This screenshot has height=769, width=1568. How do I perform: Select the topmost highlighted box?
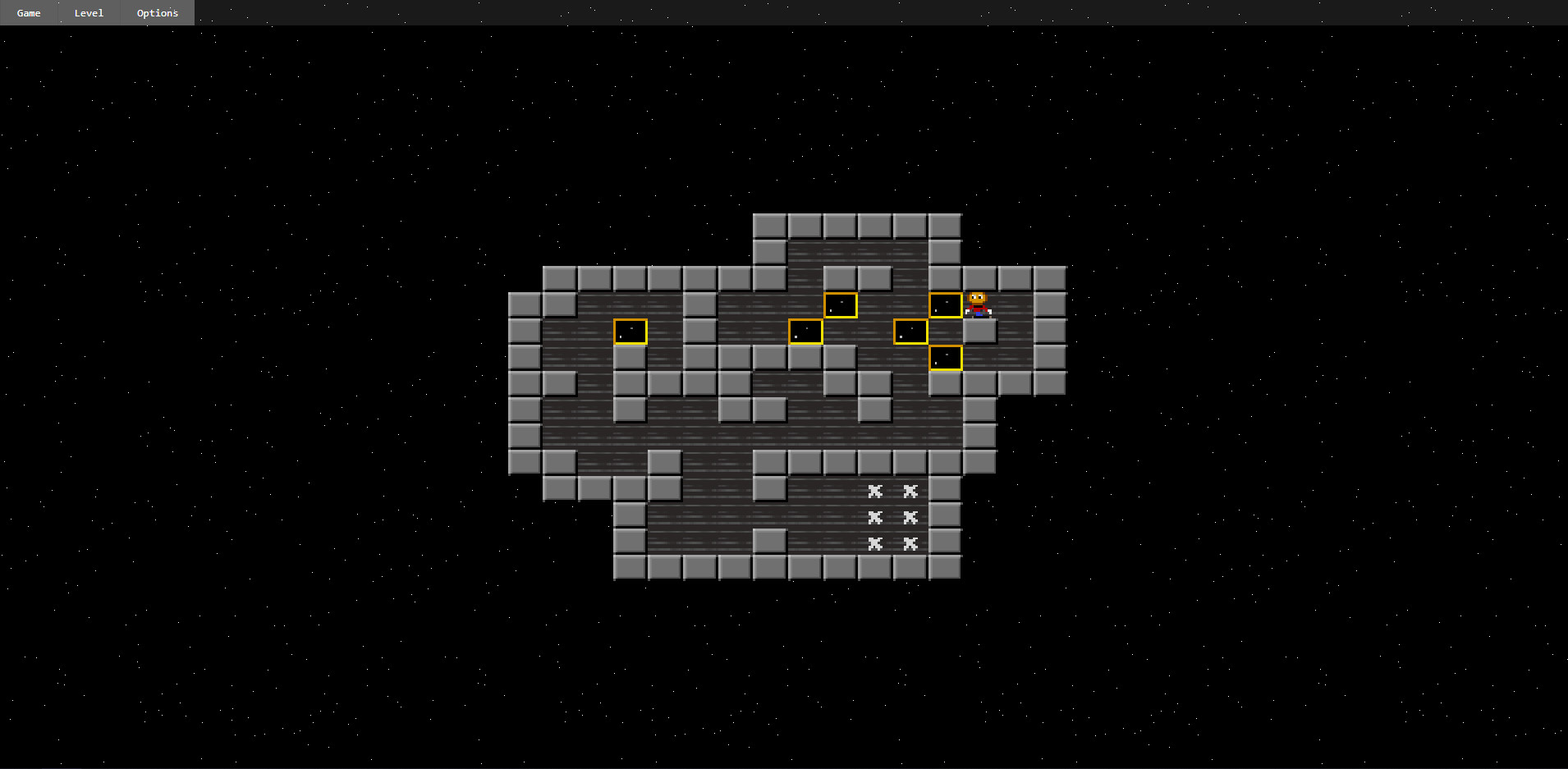coord(841,304)
